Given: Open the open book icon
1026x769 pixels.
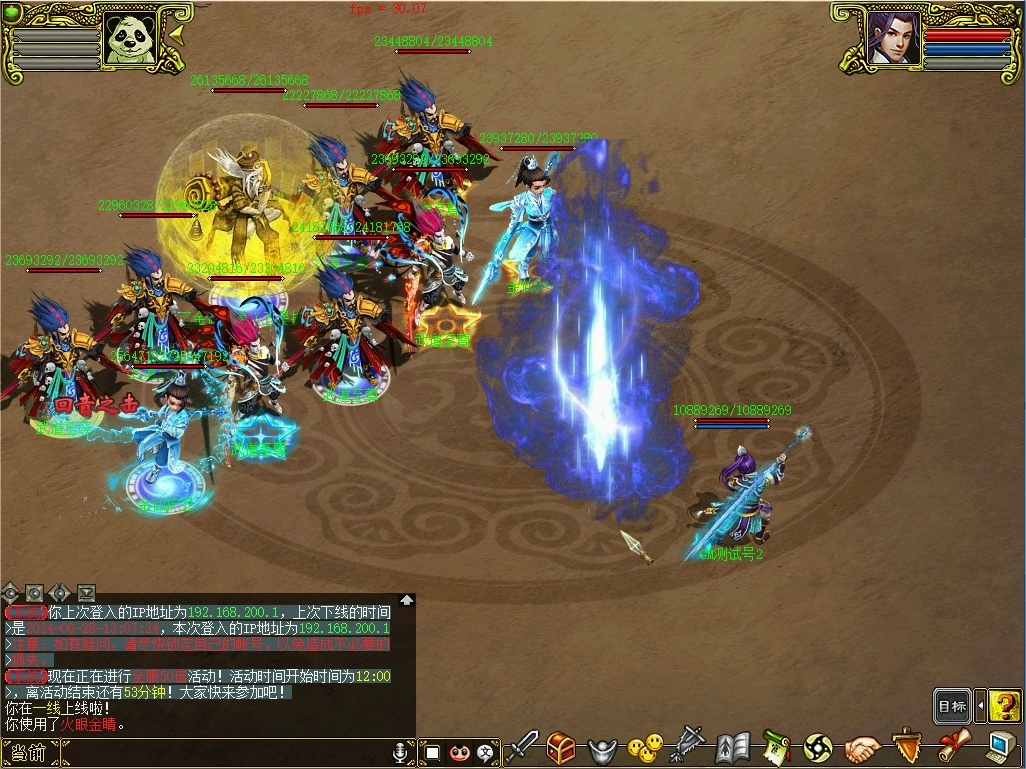Looking at the screenshot, I should 732,747.
